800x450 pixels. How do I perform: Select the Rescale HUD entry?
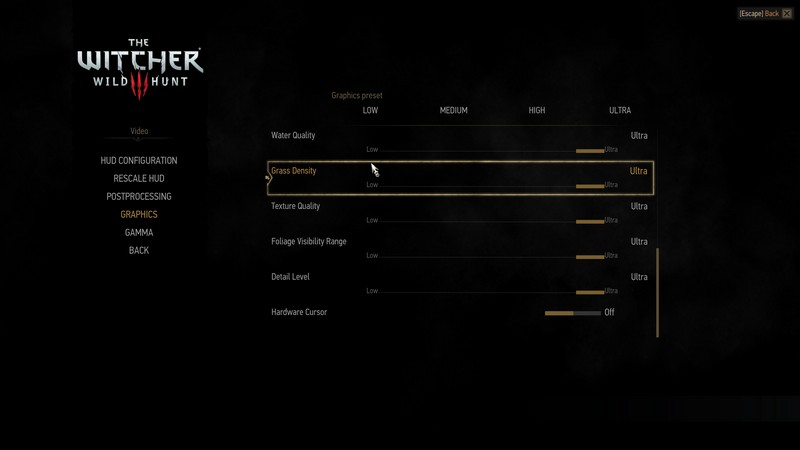[139, 179]
